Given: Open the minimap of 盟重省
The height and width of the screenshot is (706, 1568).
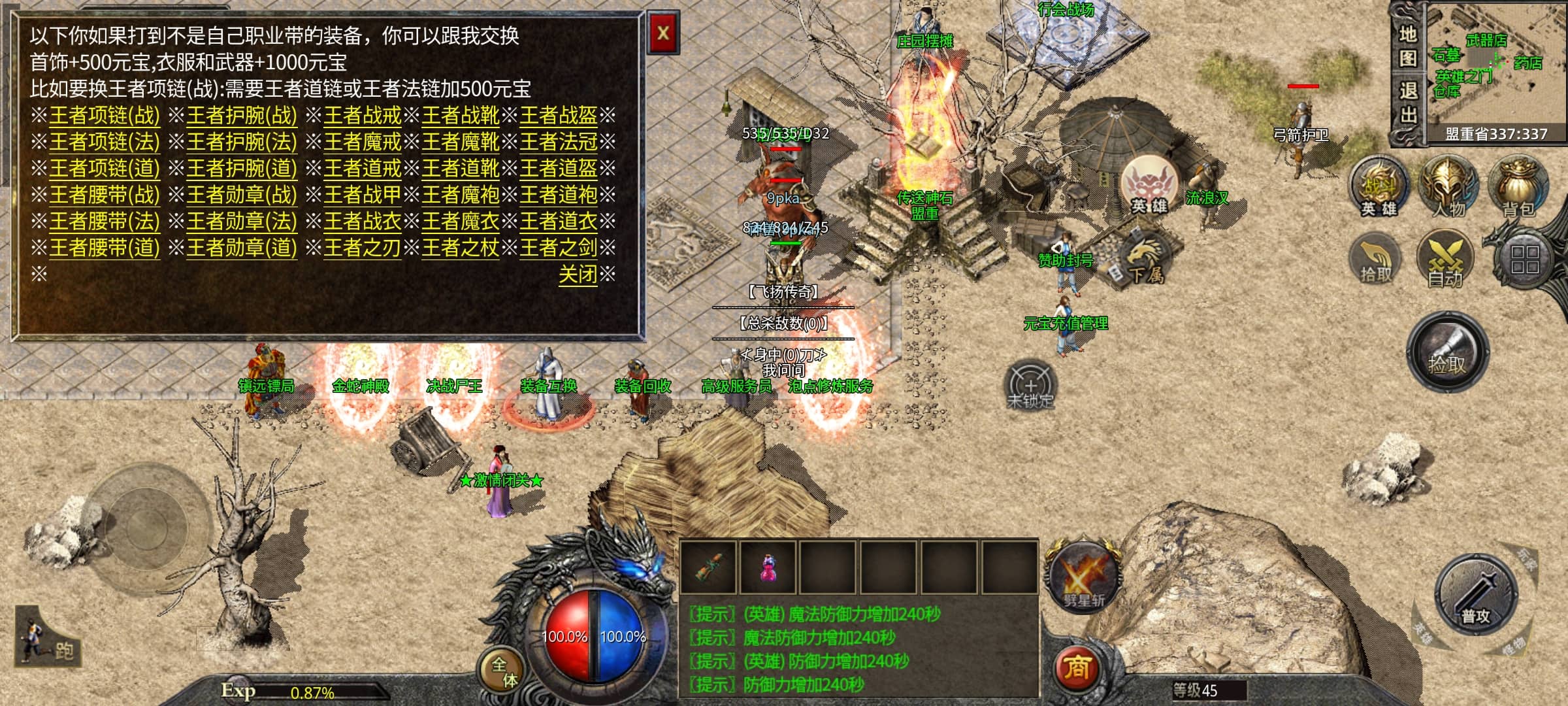Looking at the screenshot, I should (x=1496, y=69).
